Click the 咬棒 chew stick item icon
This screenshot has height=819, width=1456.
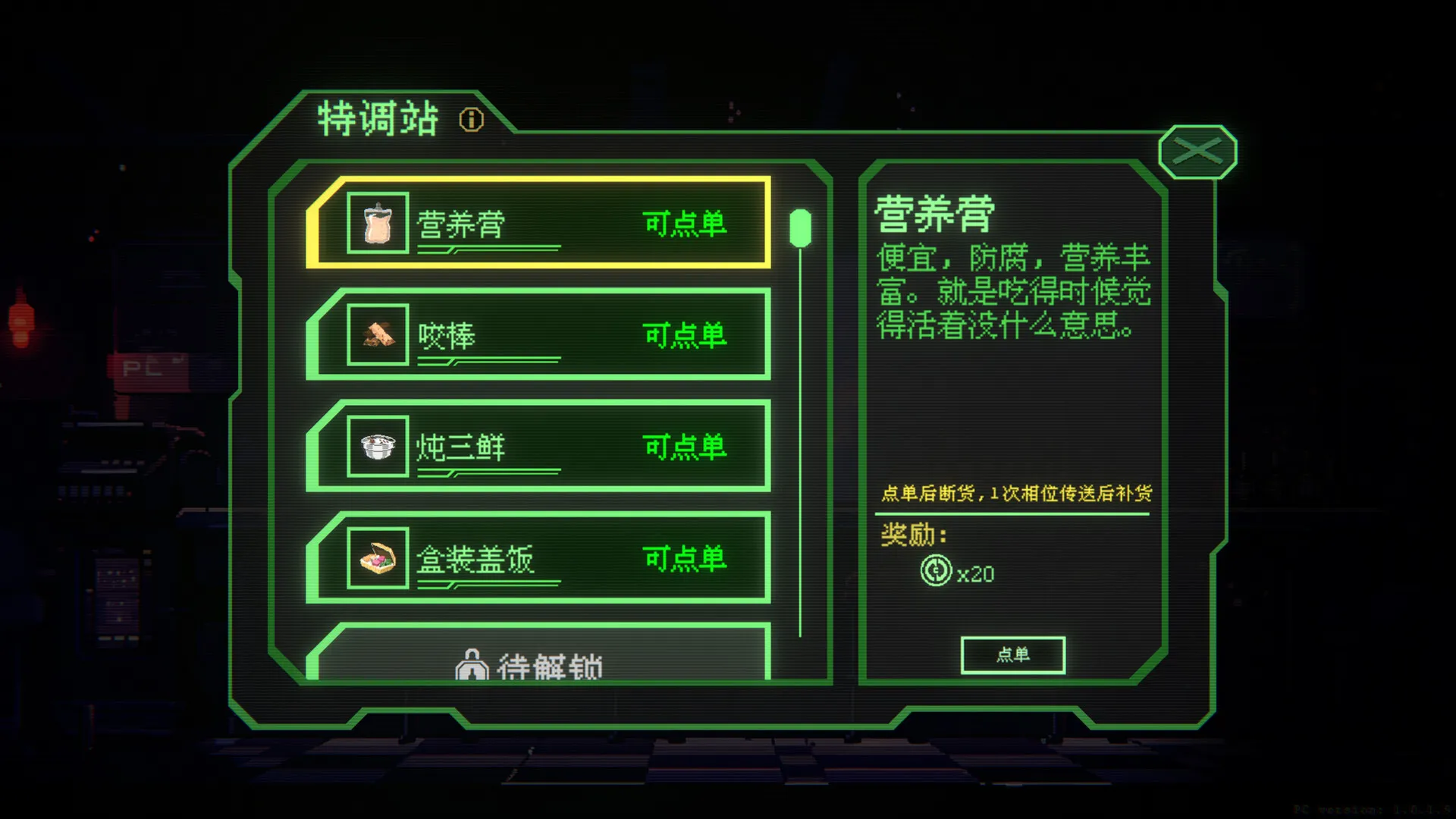coord(377,336)
